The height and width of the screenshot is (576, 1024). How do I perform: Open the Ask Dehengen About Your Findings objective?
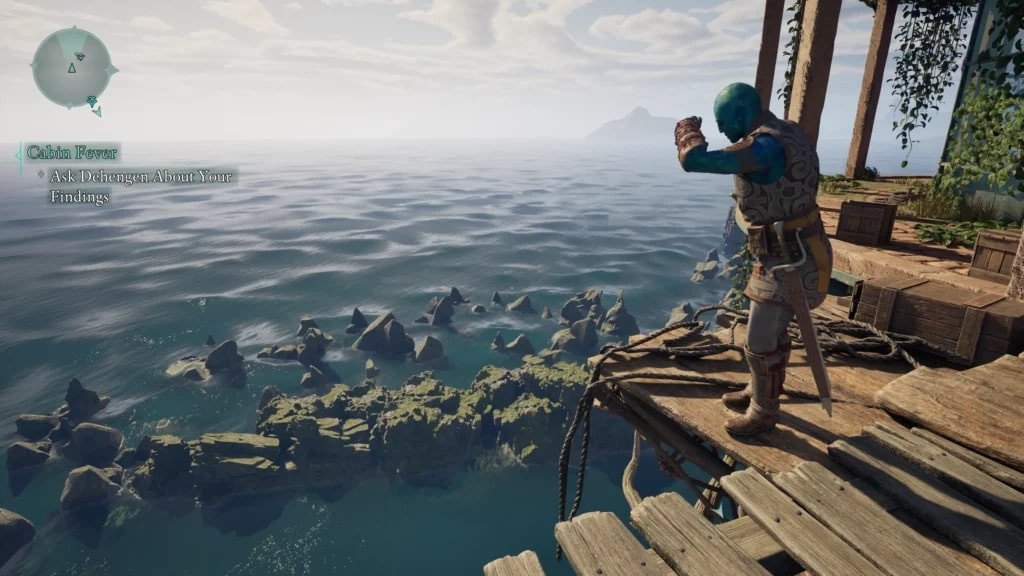point(140,186)
